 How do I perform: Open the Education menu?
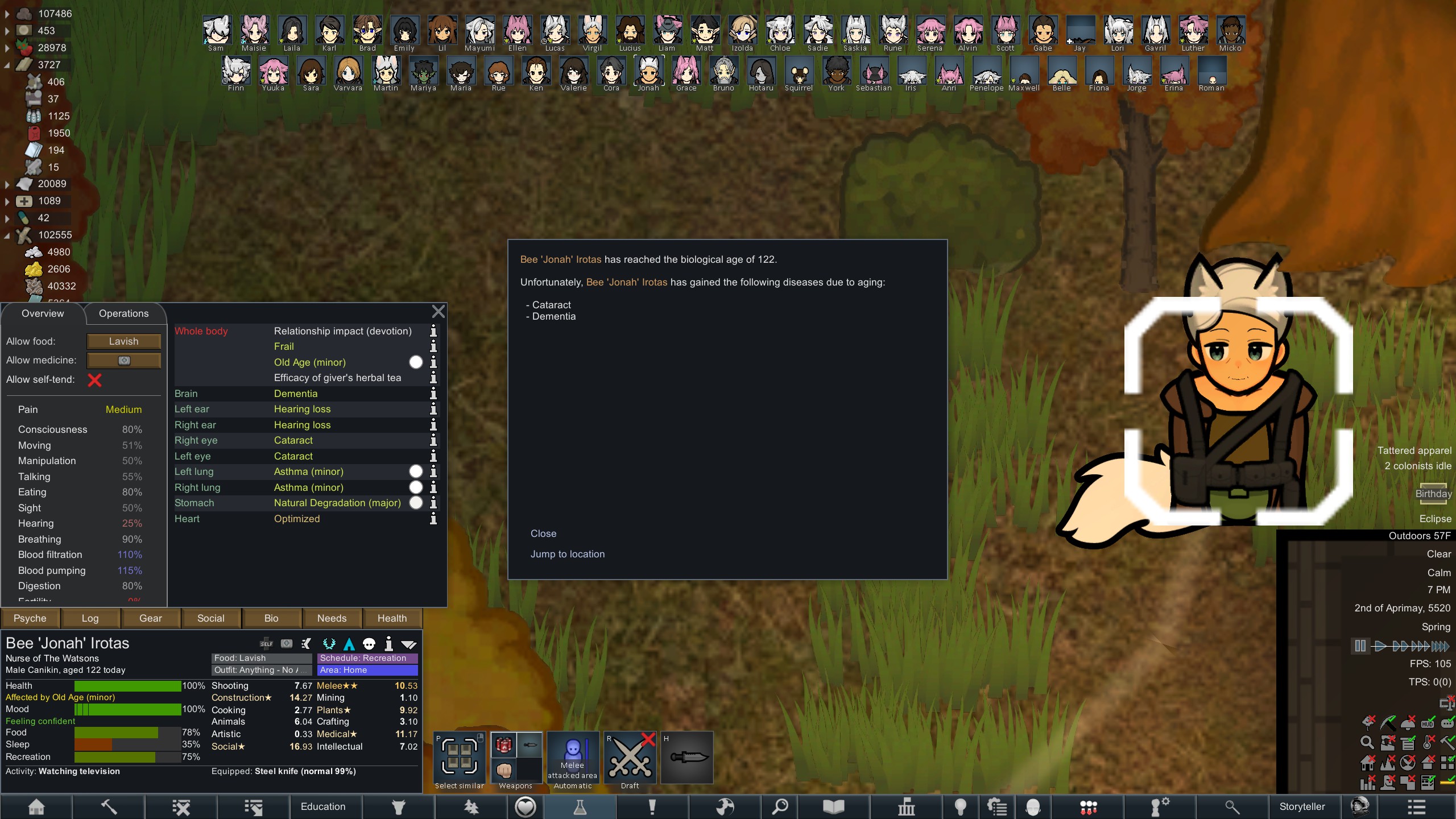point(323,806)
